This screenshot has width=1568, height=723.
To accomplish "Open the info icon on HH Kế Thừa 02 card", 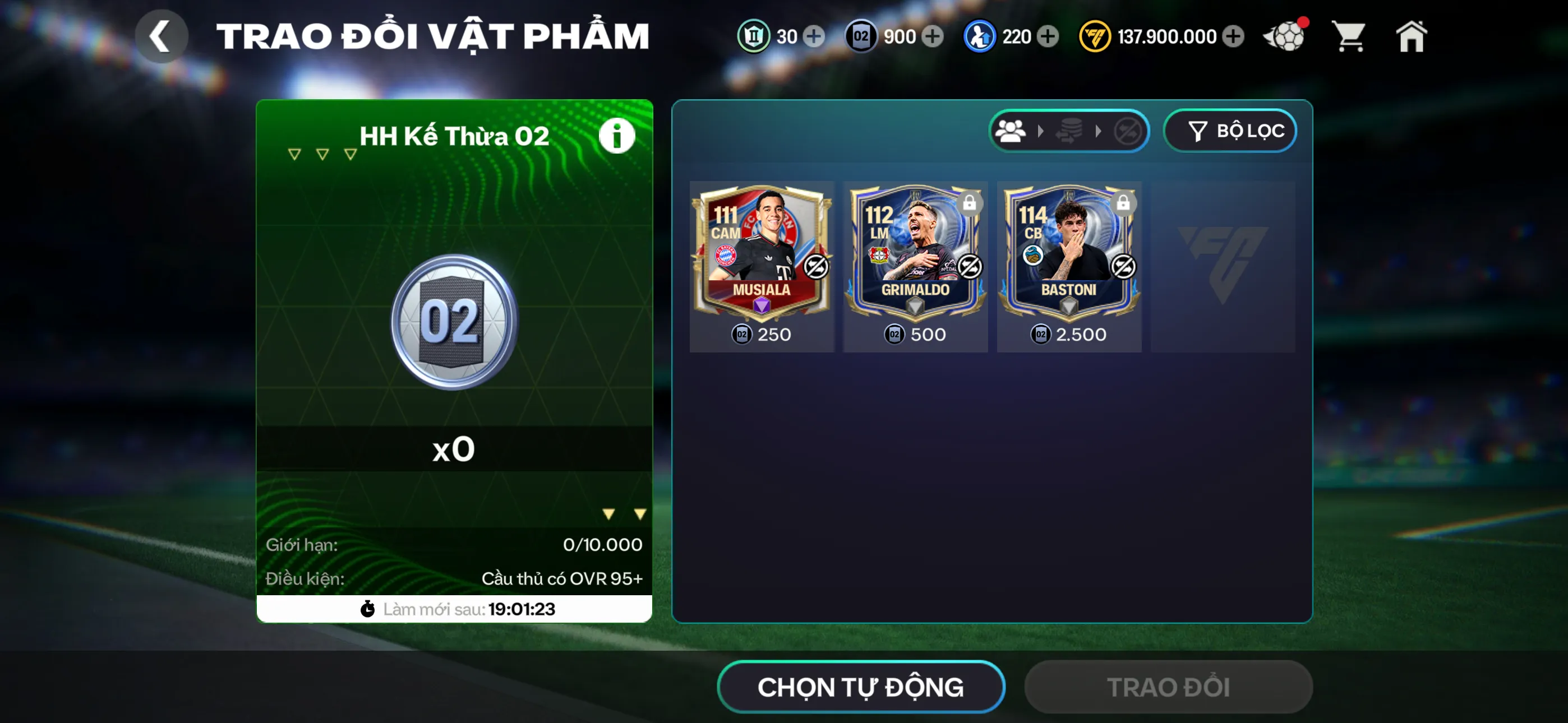I will point(617,135).
